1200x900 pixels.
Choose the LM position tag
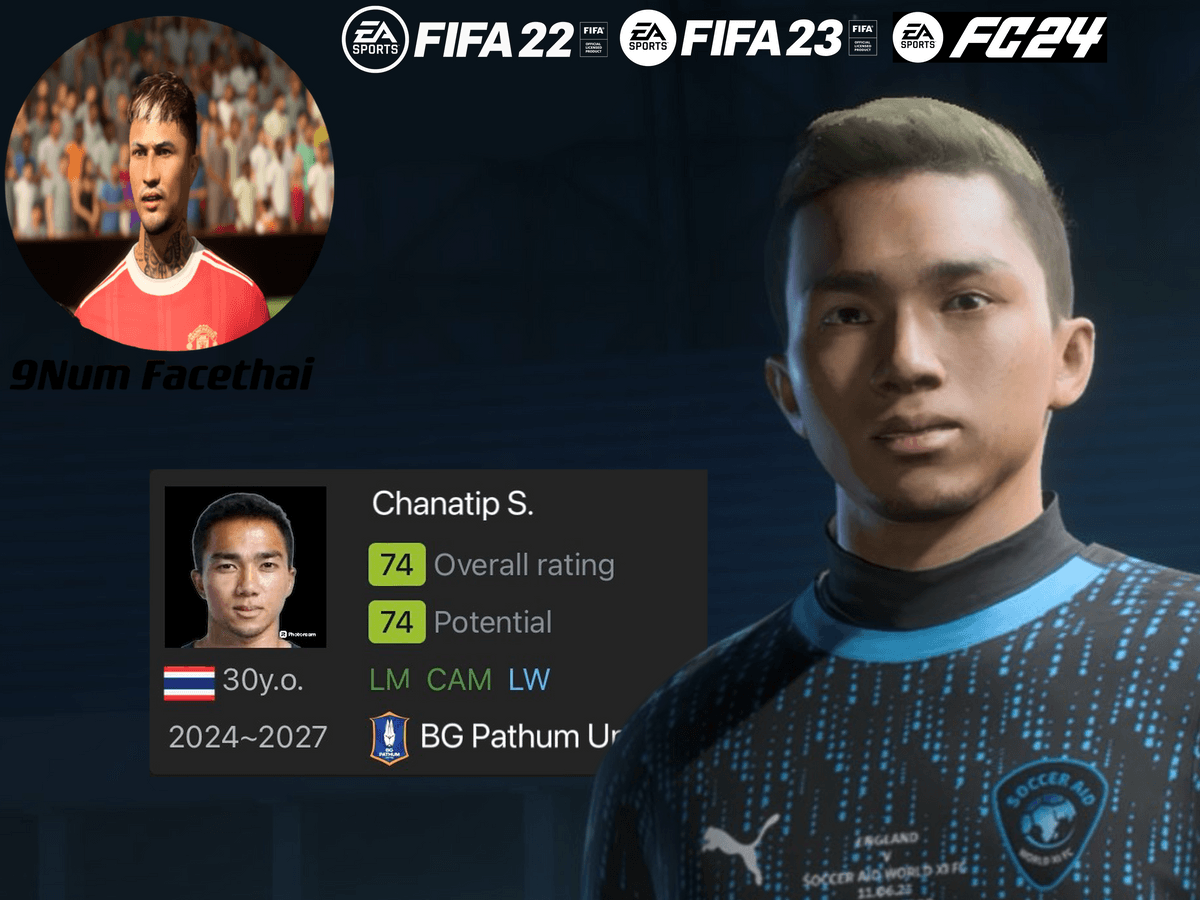(x=389, y=680)
